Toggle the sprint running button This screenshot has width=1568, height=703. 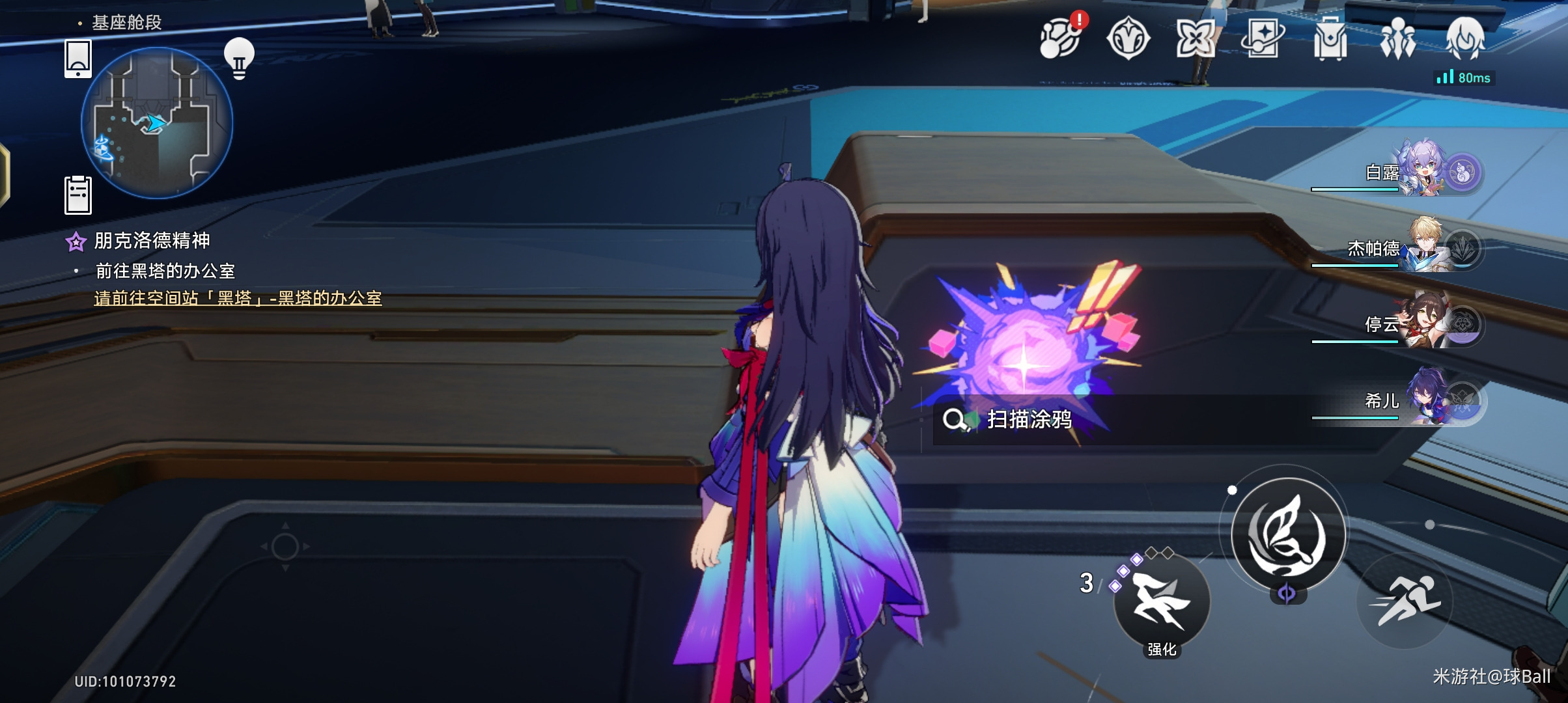pyautogui.click(x=1405, y=600)
